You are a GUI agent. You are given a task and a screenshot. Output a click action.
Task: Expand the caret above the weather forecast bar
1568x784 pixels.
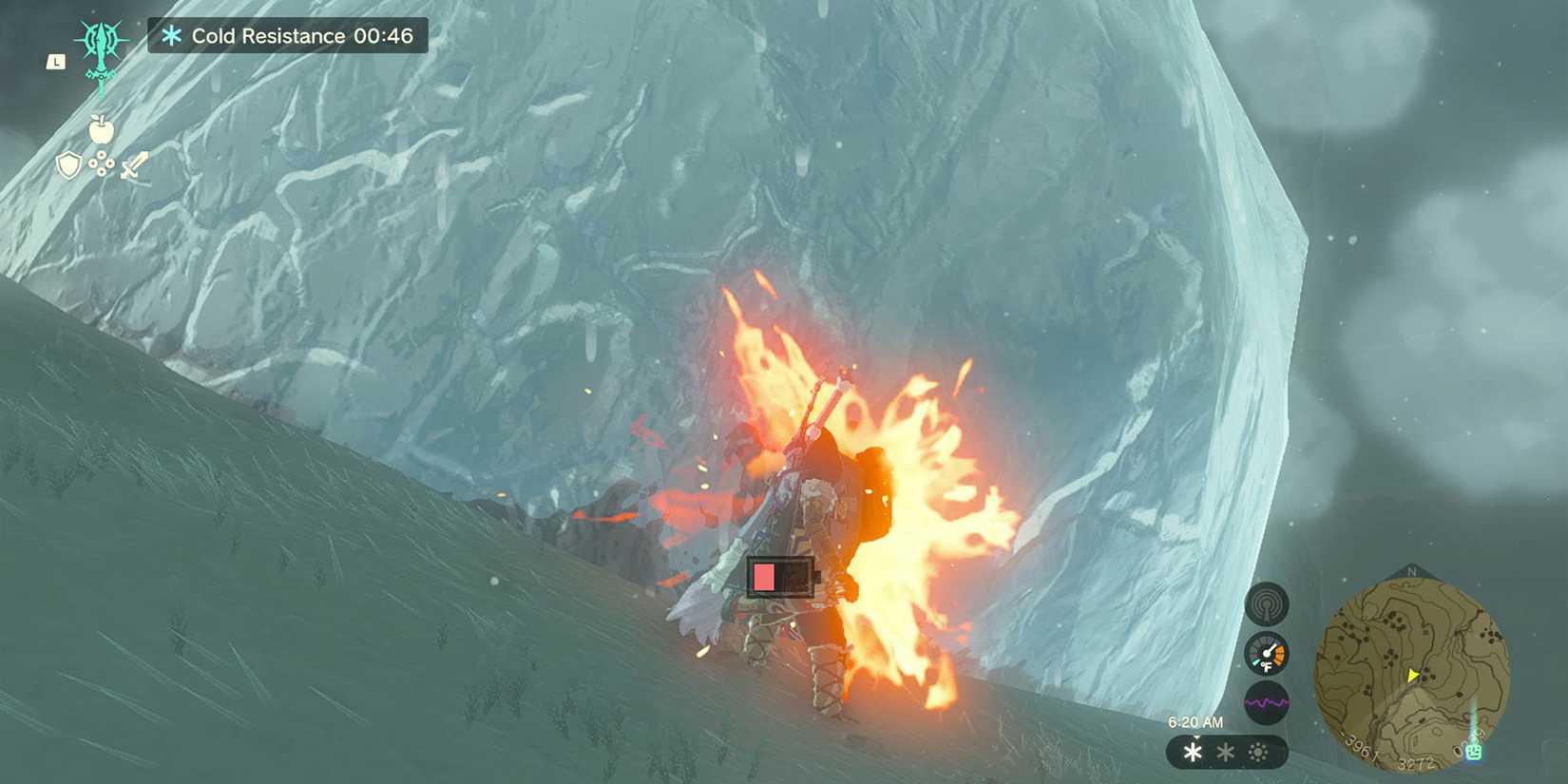pos(1196,736)
